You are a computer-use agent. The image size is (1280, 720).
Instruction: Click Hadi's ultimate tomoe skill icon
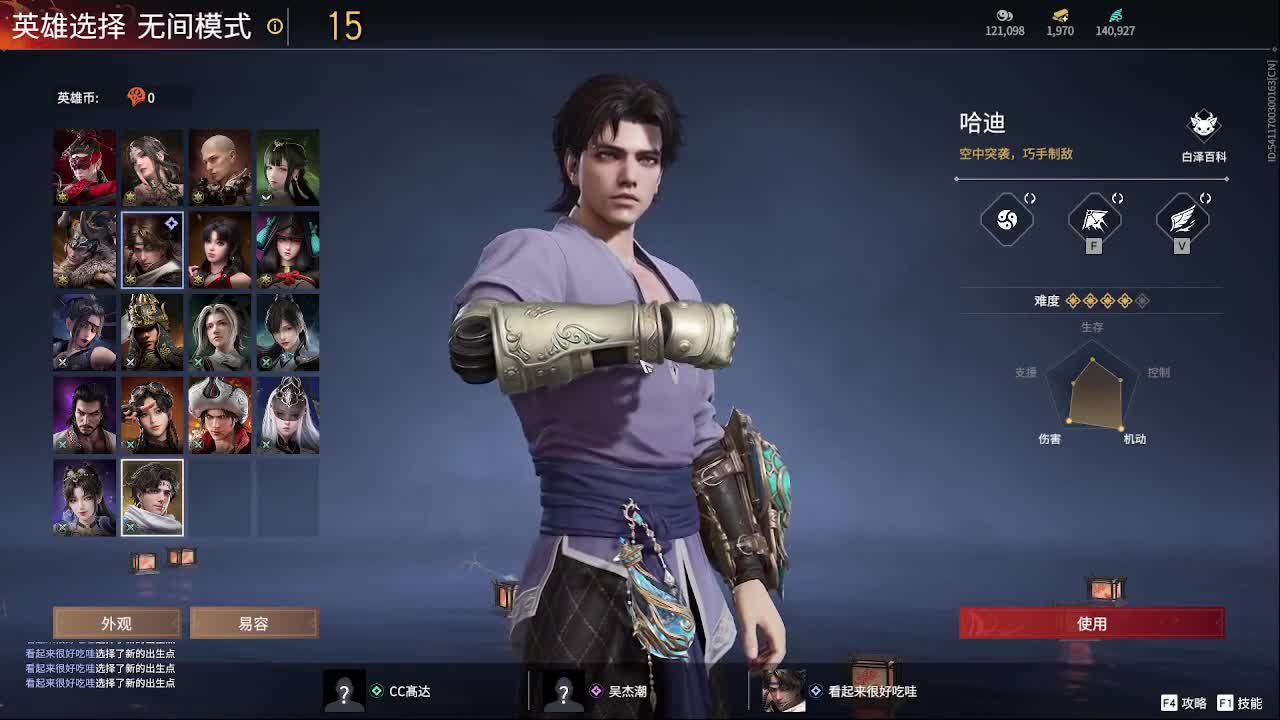[1006, 221]
